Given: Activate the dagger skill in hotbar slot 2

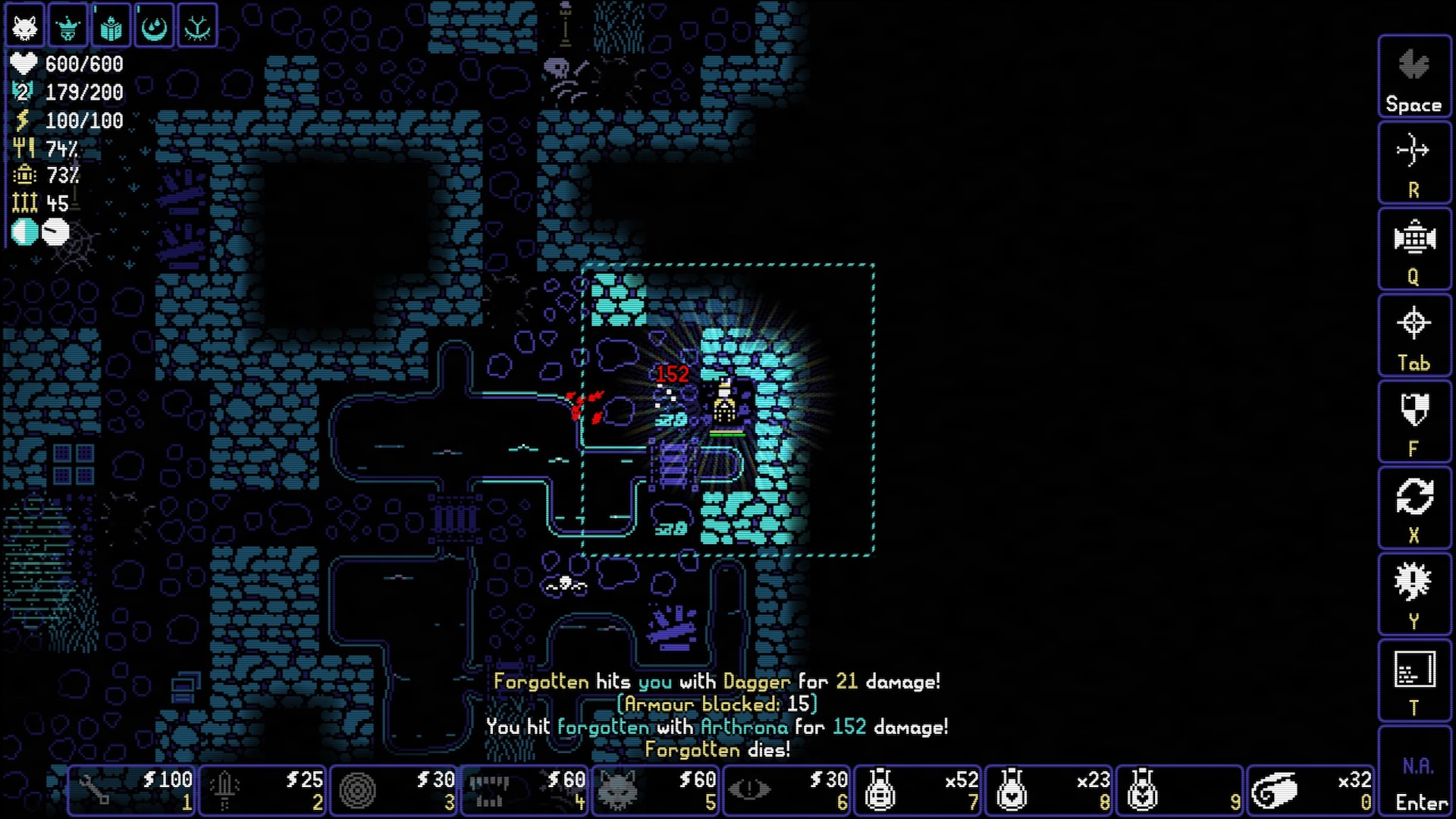Looking at the screenshot, I should tap(262, 790).
